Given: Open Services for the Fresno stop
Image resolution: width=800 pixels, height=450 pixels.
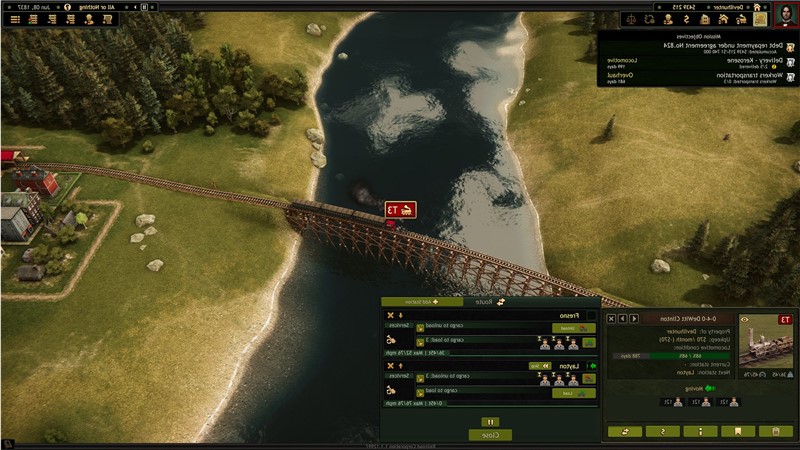Looking at the screenshot, I should point(400,327).
